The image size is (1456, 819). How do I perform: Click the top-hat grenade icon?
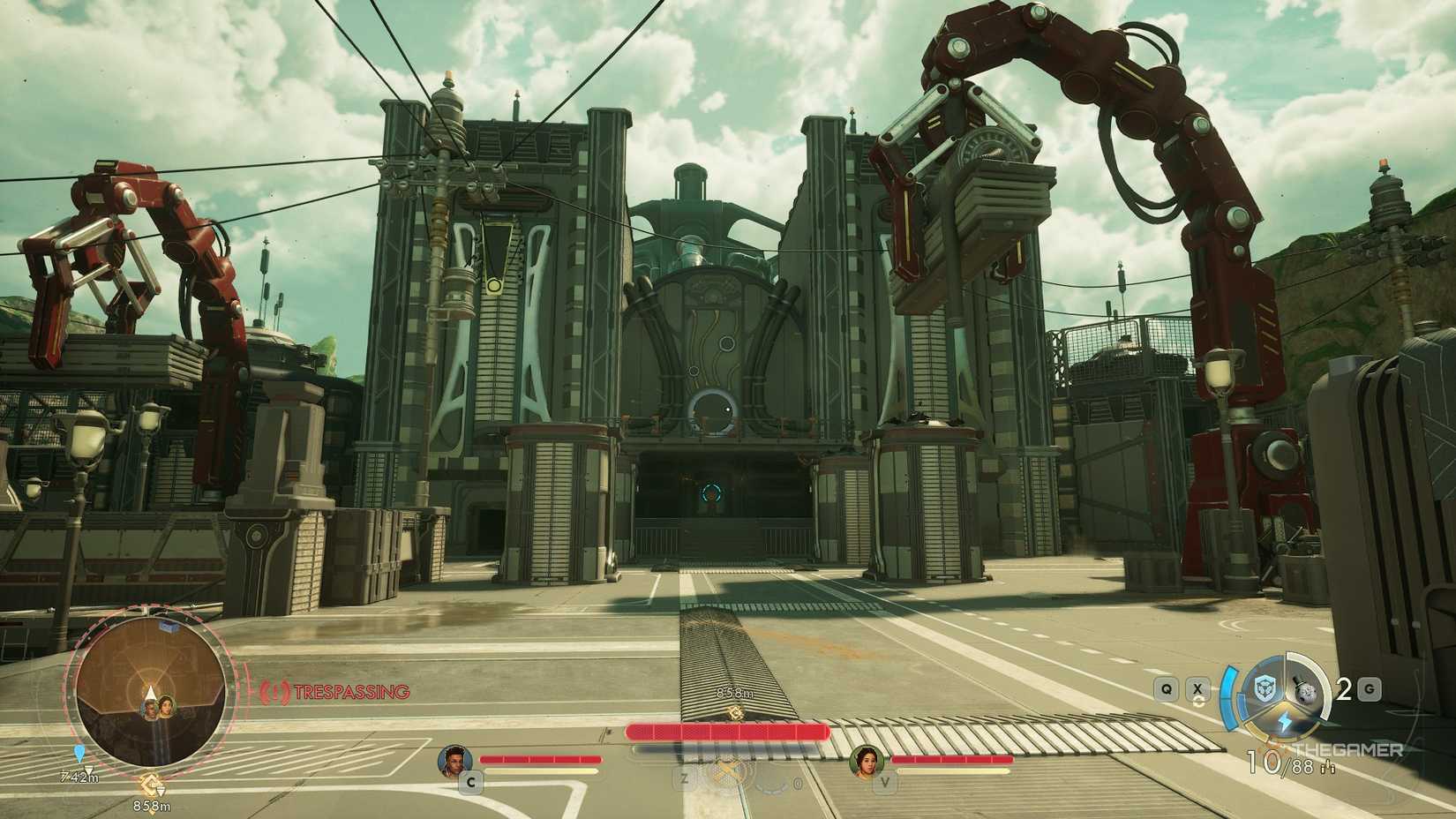[1306, 688]
